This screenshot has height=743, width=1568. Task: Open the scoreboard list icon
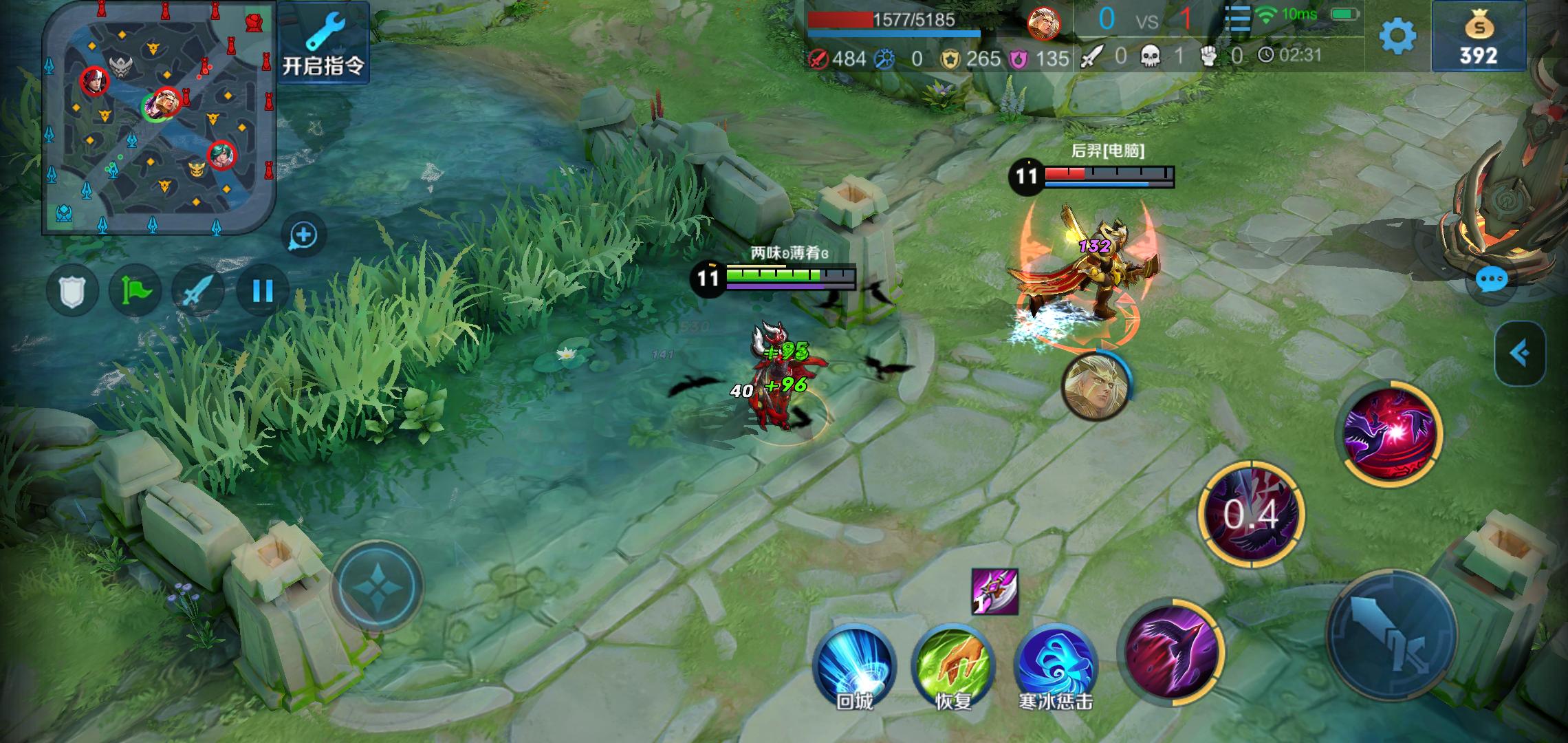[1237, 19]
